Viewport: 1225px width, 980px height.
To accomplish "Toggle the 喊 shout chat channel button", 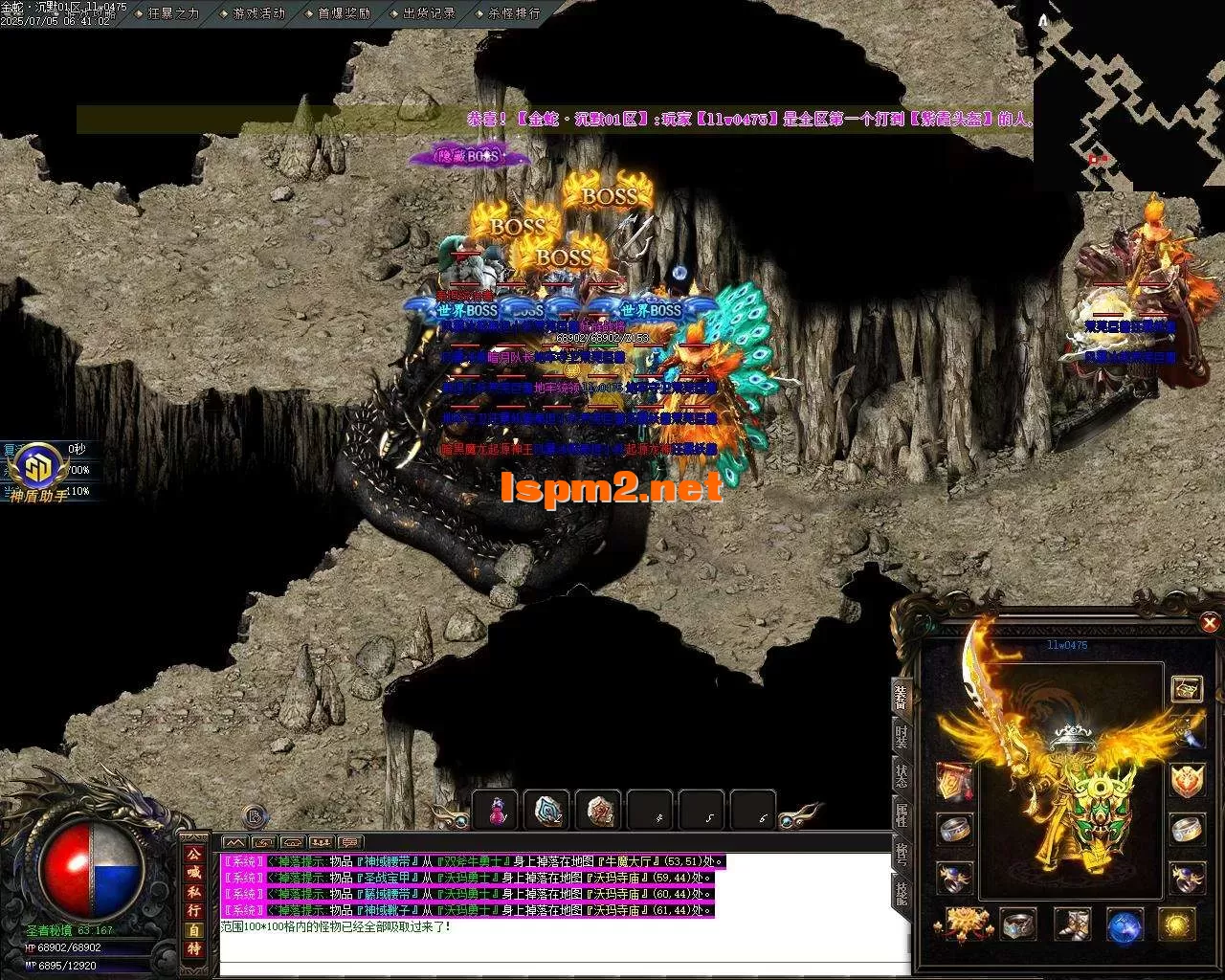I will click(x=194, y=872).
